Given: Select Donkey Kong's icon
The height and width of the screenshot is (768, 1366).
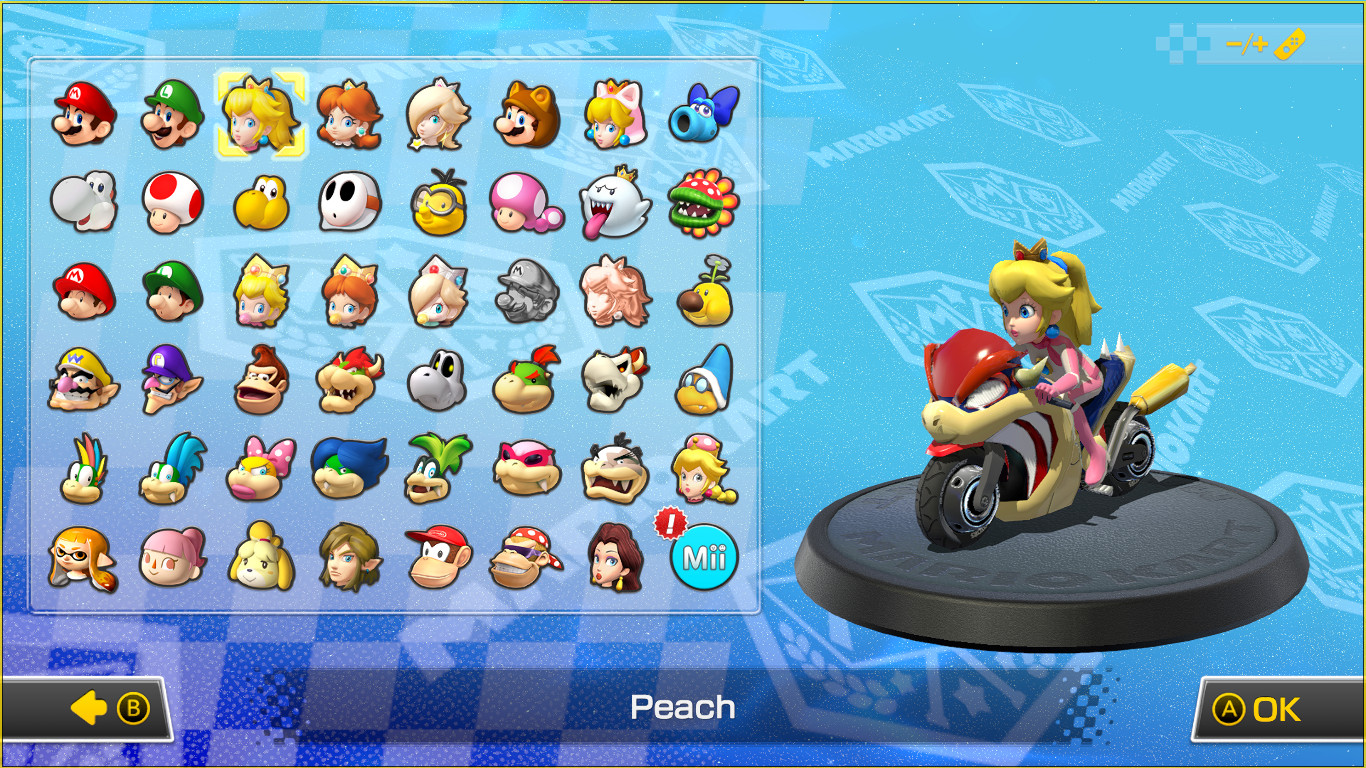Looking at the screenshot, I should pos(260,378).
